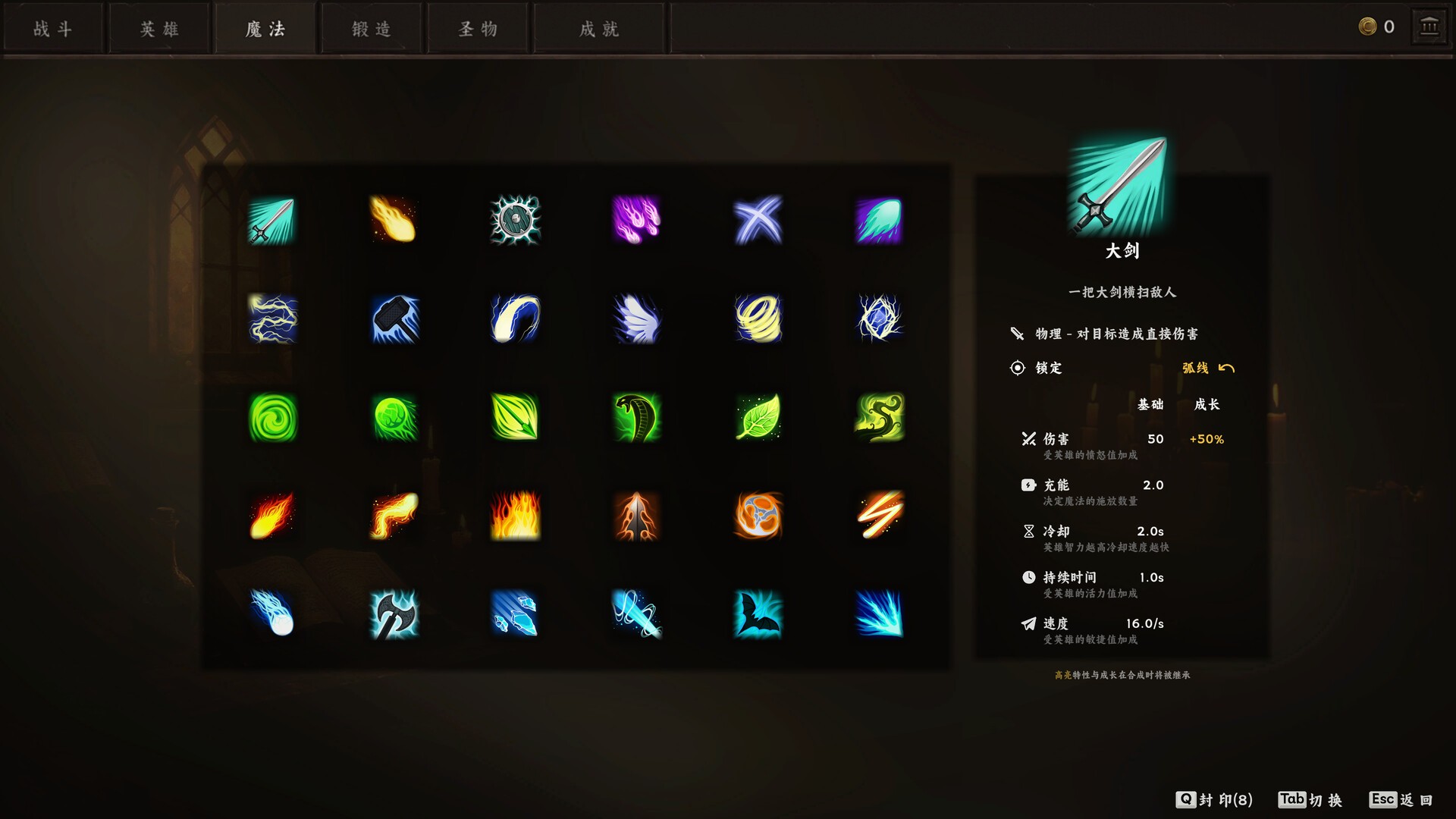Image resolution: width=1456 pixels, height=819 pixels.
Task: Select the greatsword spell icon
Action: (273, 220)
